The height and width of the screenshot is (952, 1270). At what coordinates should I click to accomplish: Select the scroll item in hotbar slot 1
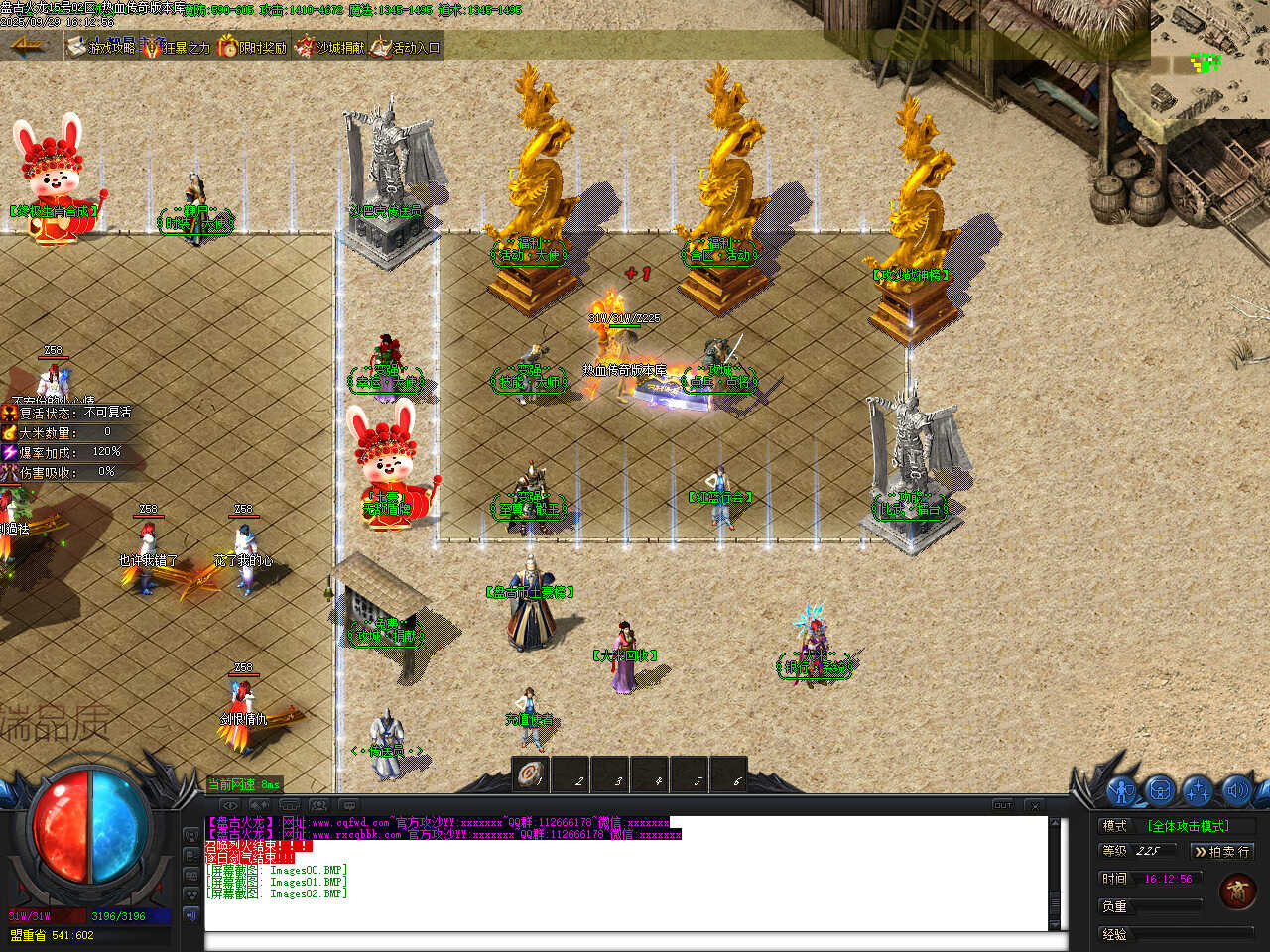[x=530, y=774]
